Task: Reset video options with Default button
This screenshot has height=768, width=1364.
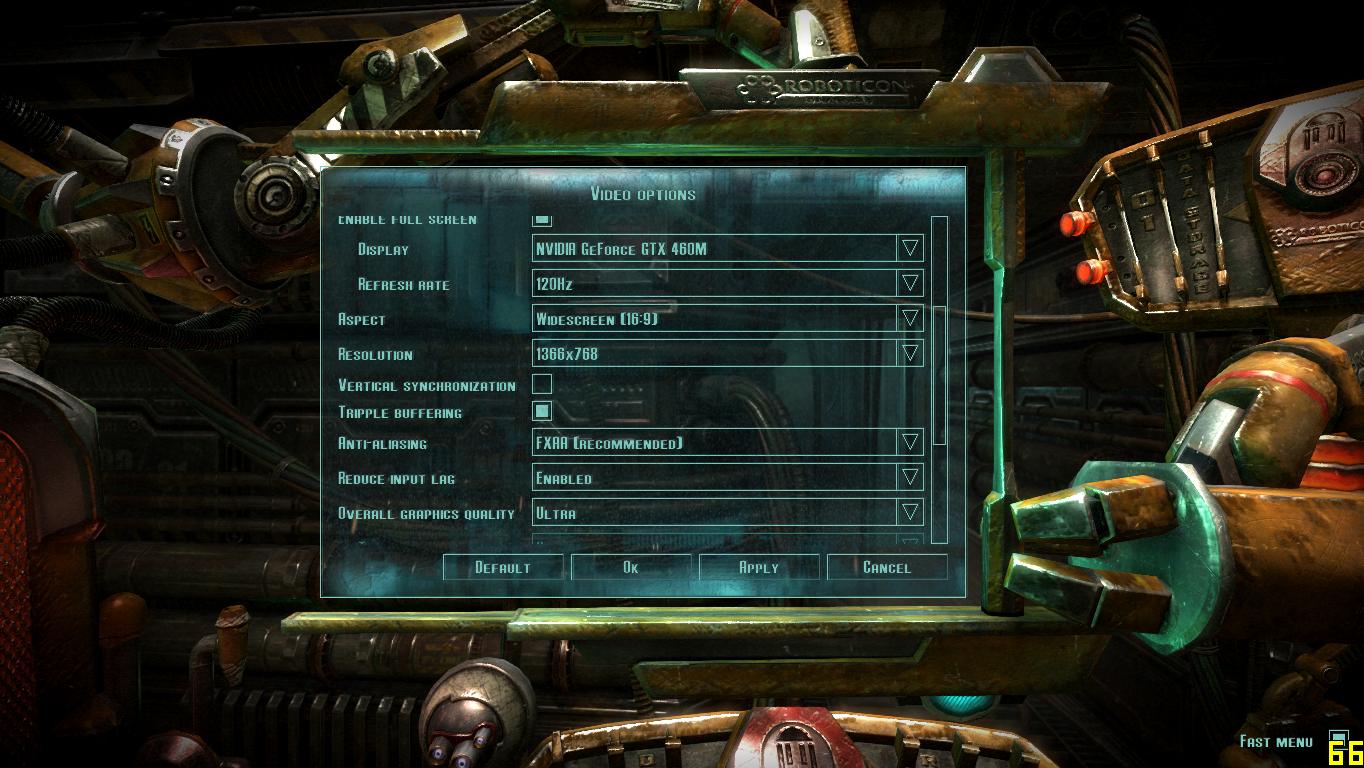Action: click(502, 567)
